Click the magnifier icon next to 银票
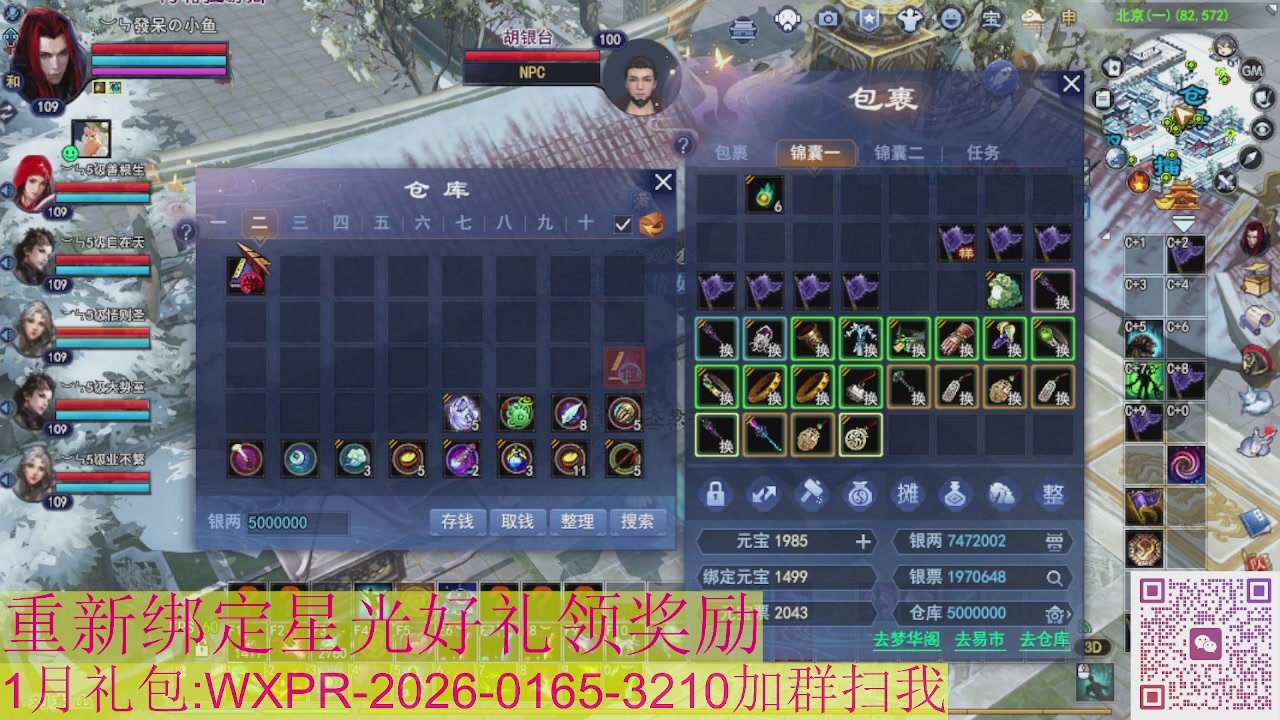The image size is (1280, 720). [1055, 580]
